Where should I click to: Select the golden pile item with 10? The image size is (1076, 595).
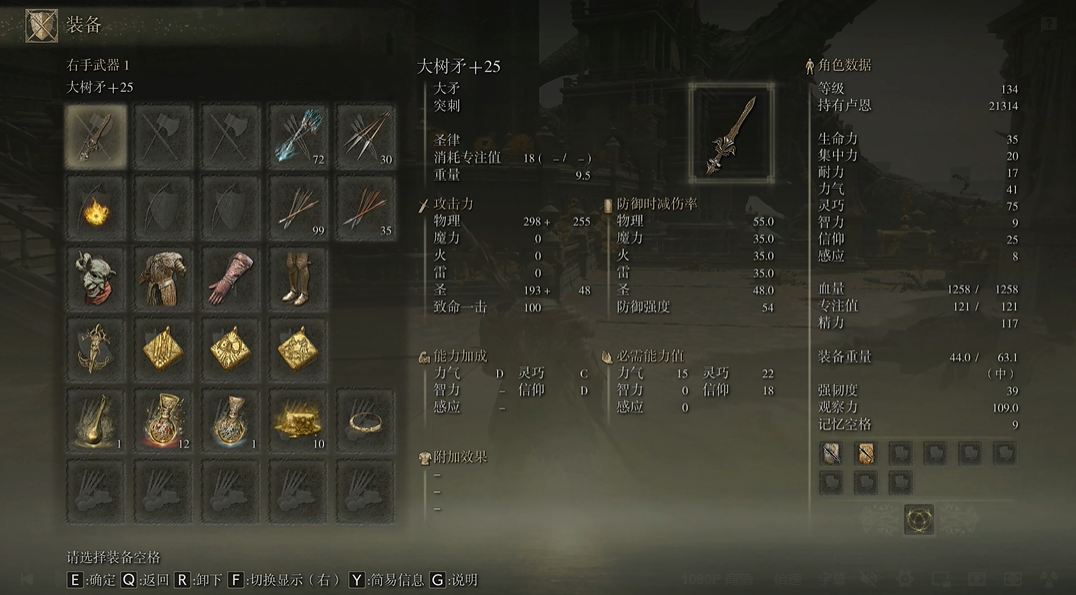click(x=298, y=420)
